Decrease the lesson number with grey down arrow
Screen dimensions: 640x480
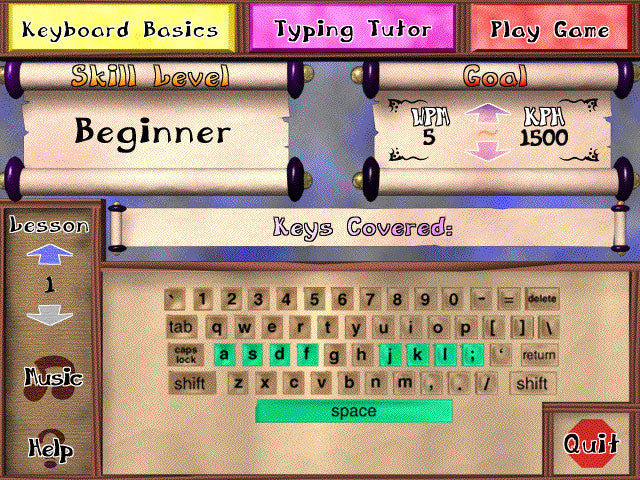coord(49,314)
